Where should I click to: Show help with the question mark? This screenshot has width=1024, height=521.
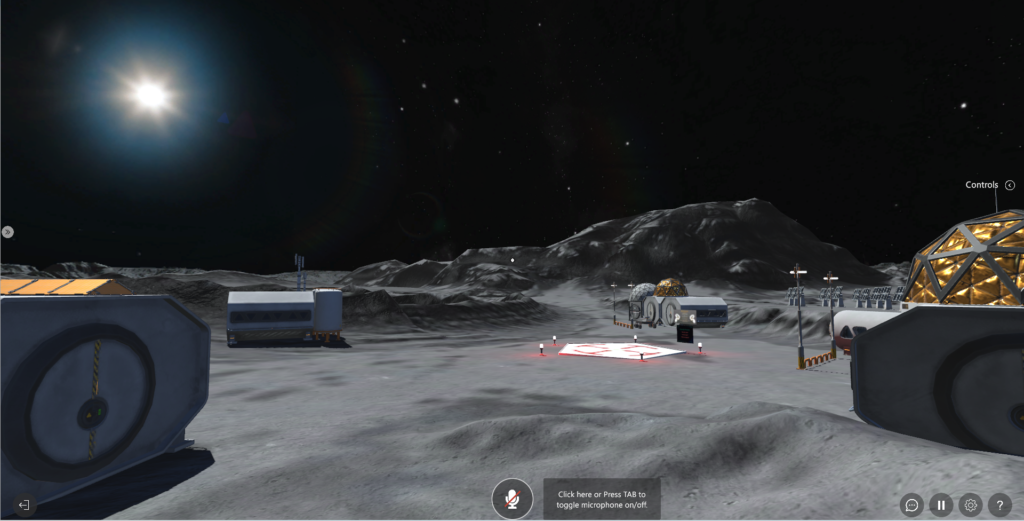pyautogui.click(x=999, y=505)
